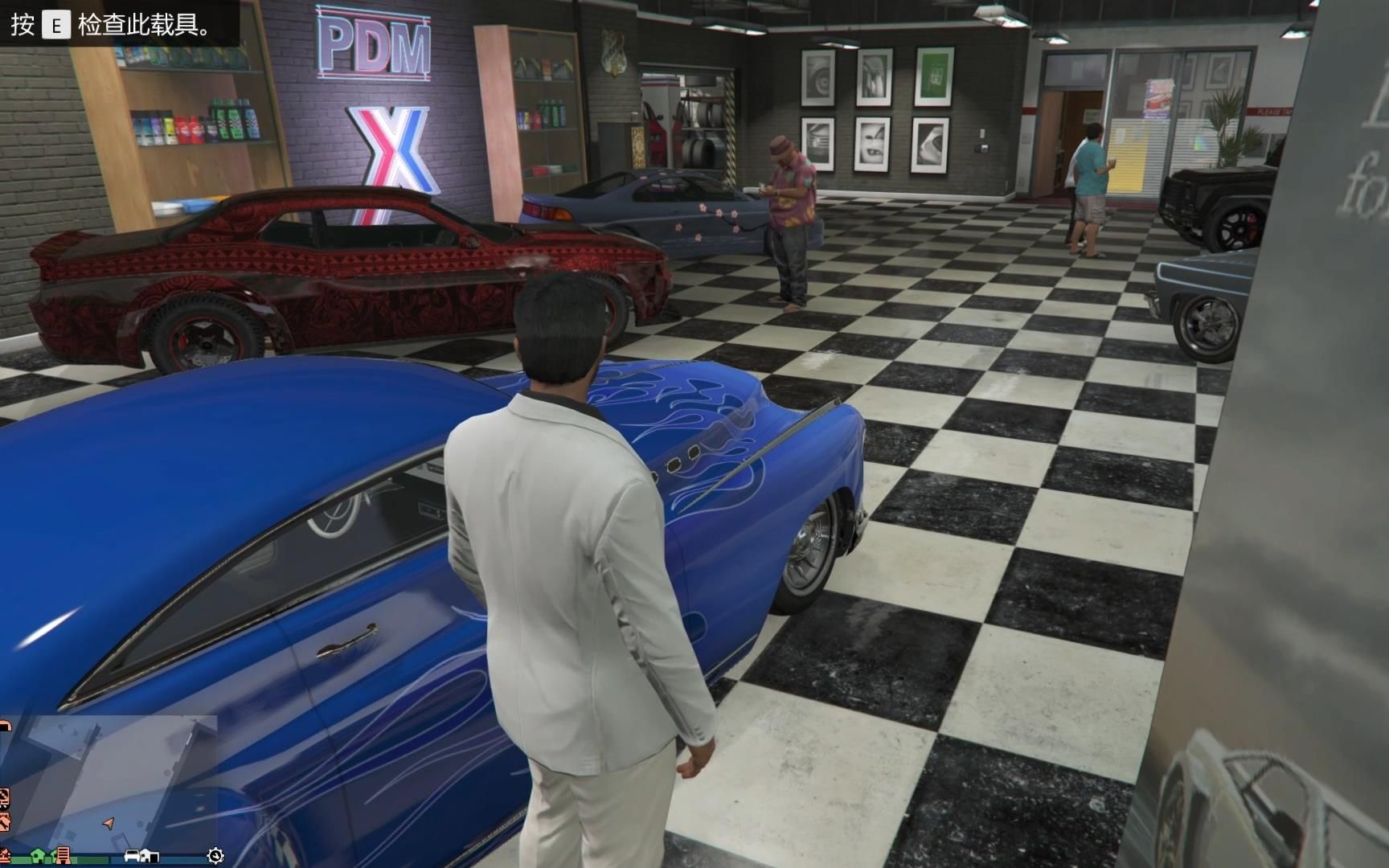Select the orange player arrow on the minimap

[x=109, y=824]
